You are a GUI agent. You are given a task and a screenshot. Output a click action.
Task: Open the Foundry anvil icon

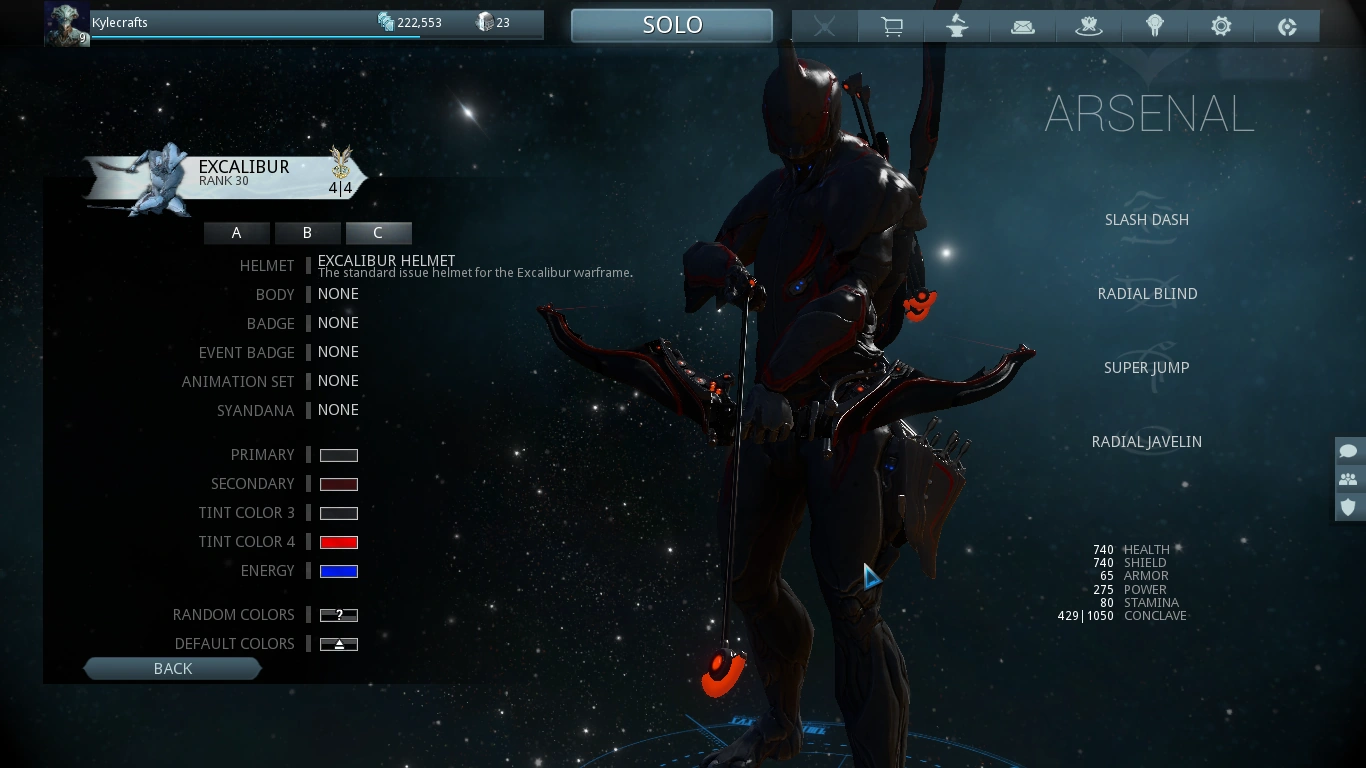[957, 26]
